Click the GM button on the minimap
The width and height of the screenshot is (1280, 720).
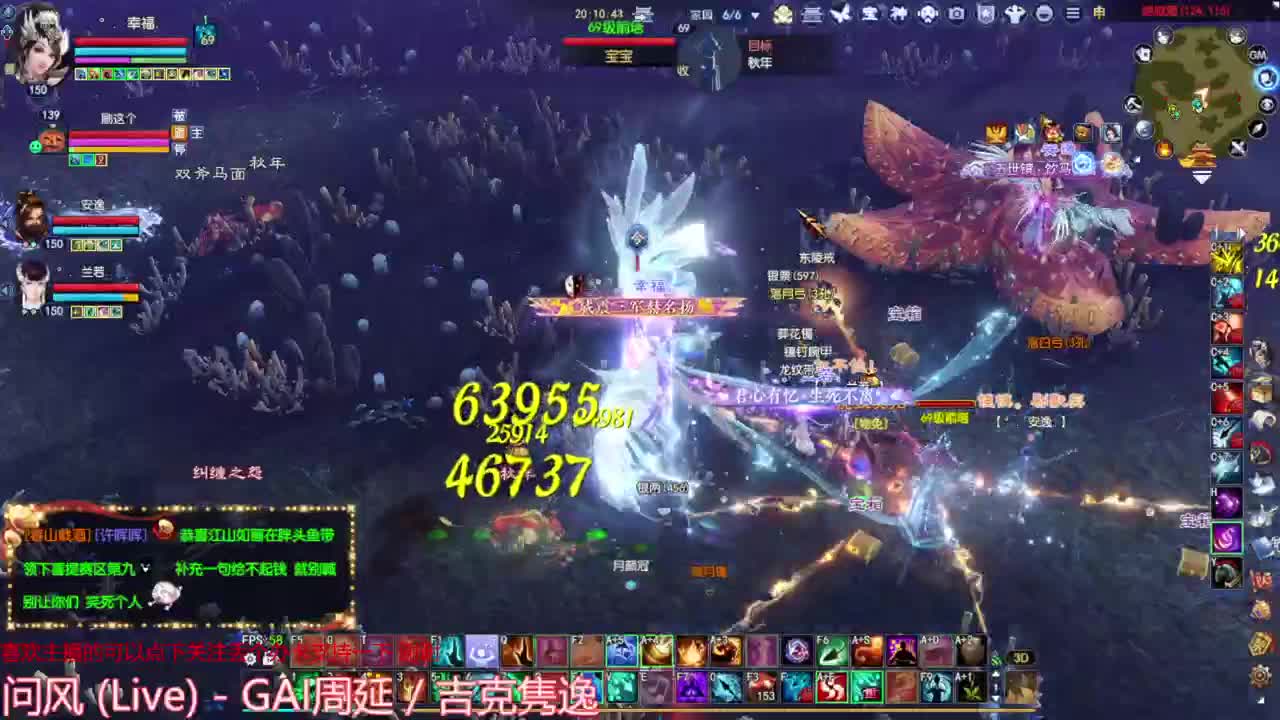point(1259,55)
